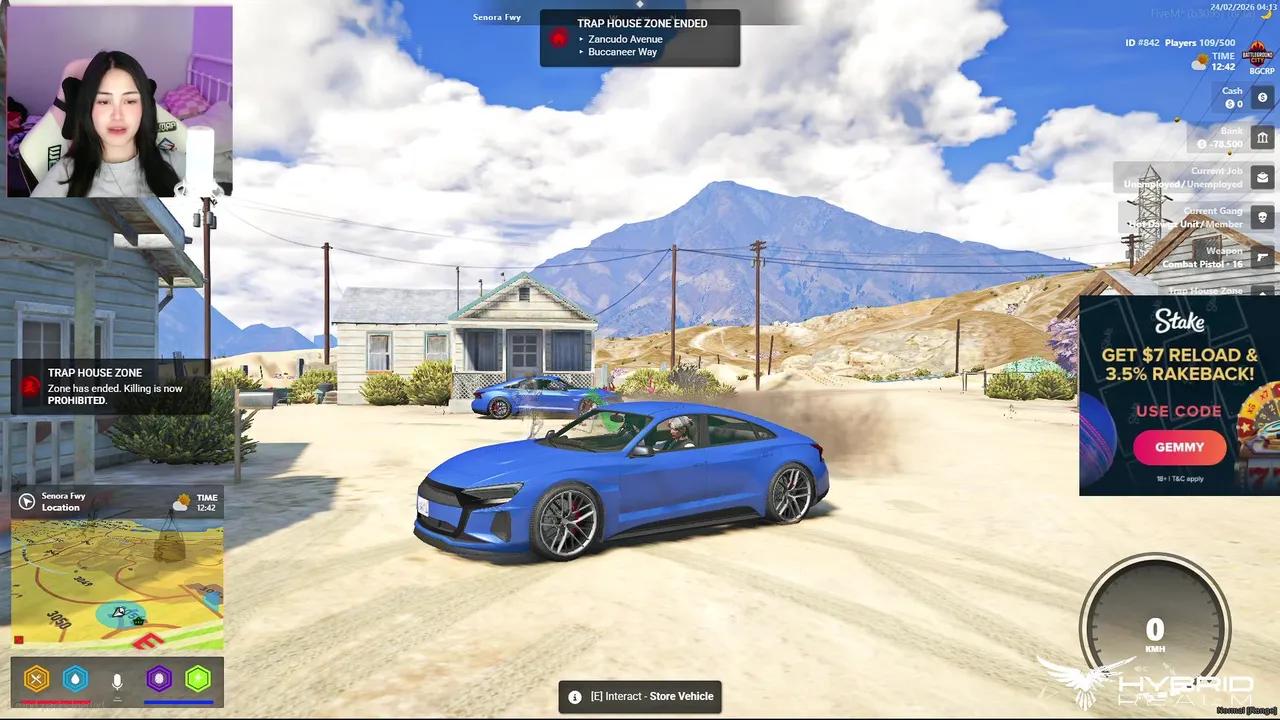Click the Battleground City server logo

(x=1258, y=56)
